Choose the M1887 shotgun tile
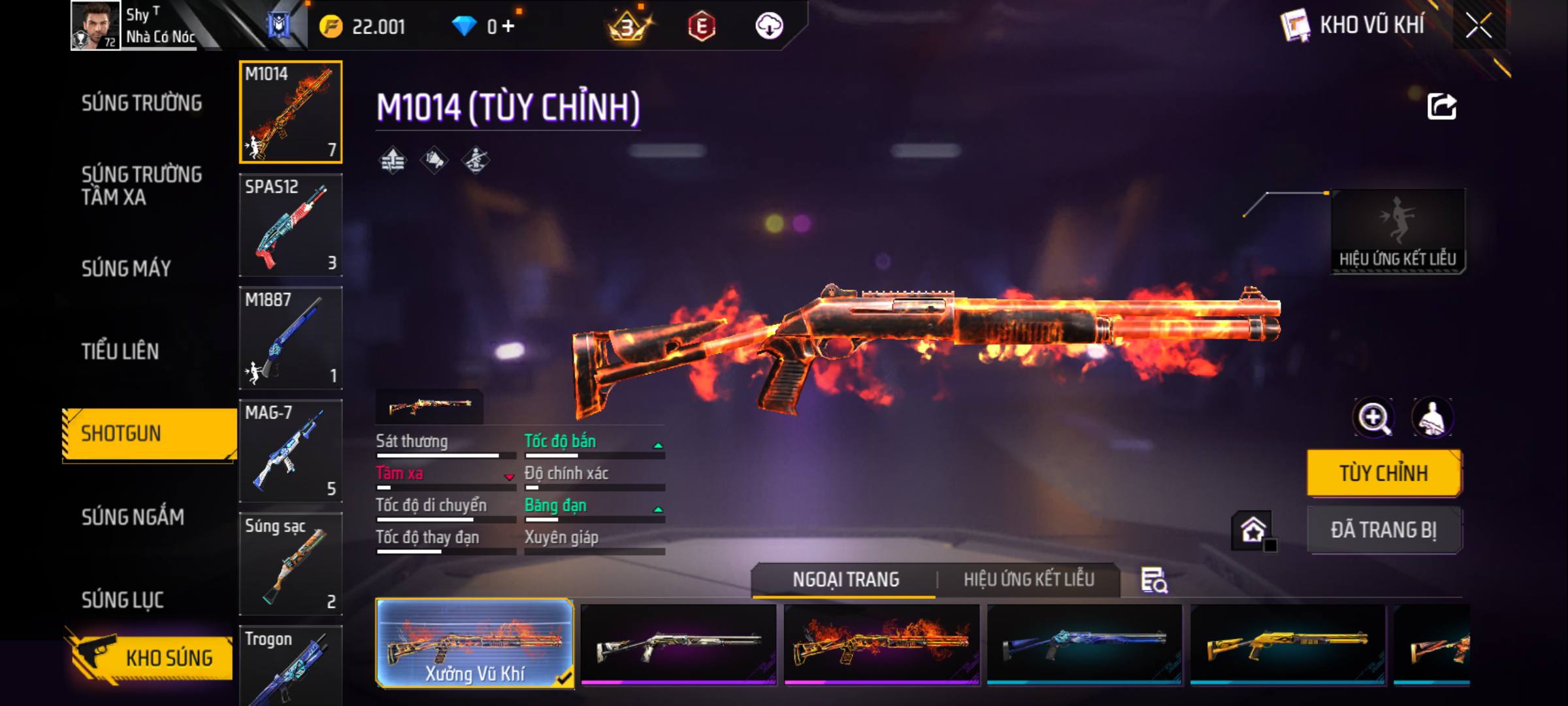Image resolution: width=1568 pixels, height=706 pixels. 291,338
